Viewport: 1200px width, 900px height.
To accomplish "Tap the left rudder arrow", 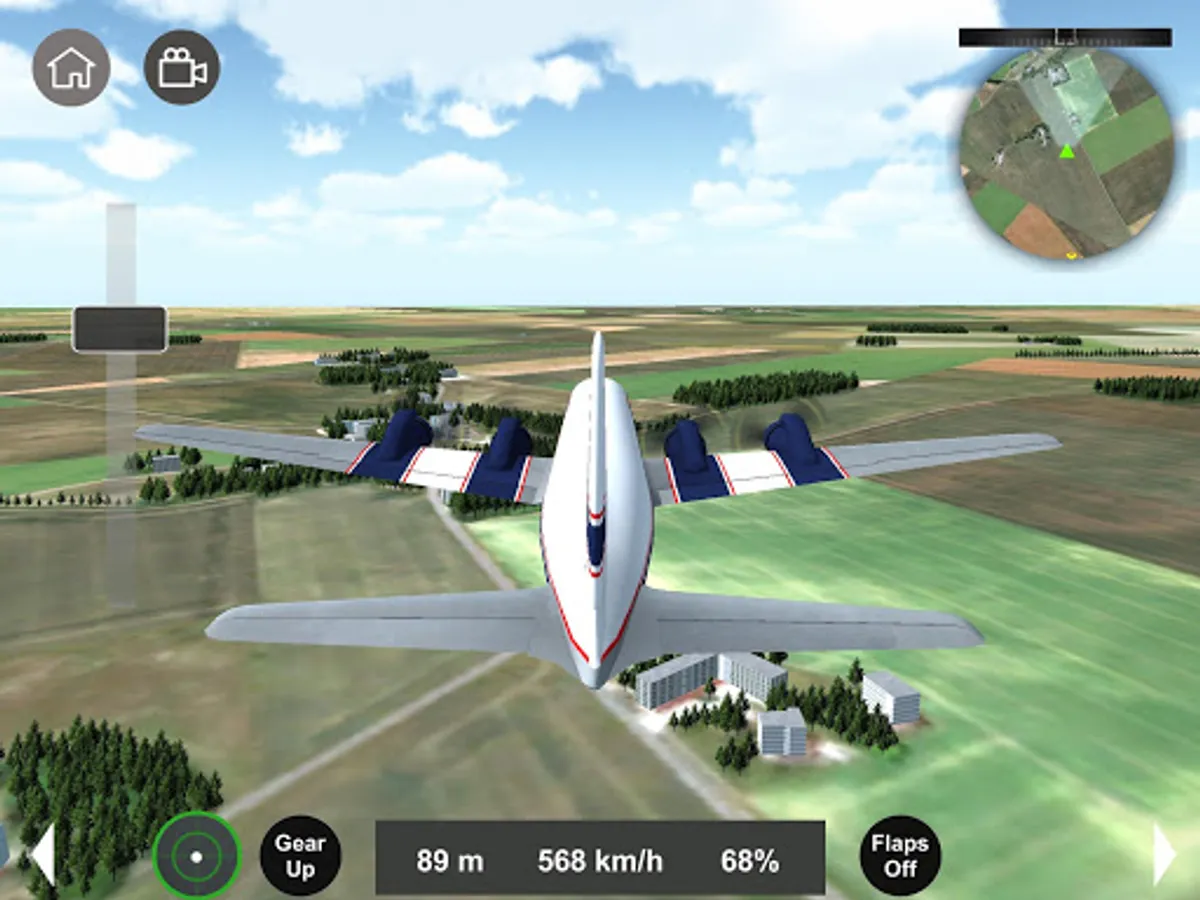I will pyautogui.click(x=43, y=855).
